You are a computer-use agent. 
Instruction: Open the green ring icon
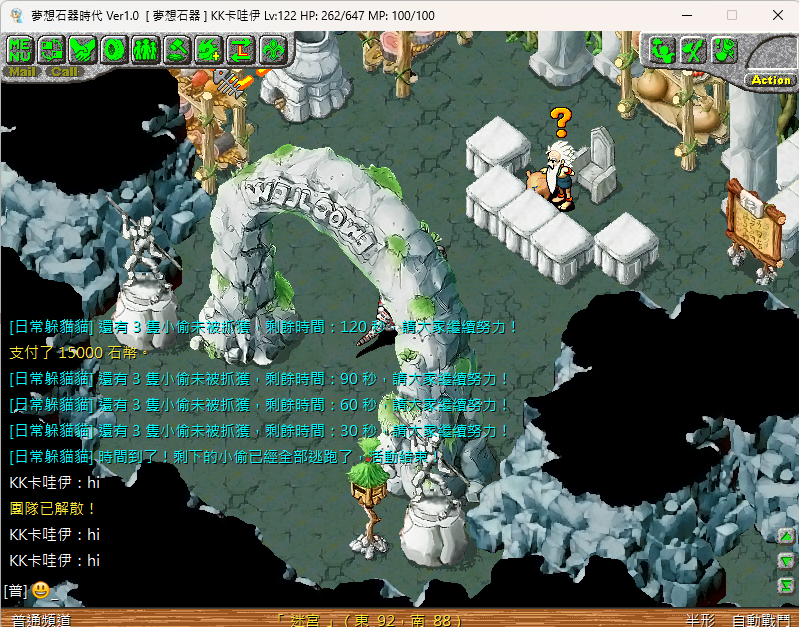point(113,49)
